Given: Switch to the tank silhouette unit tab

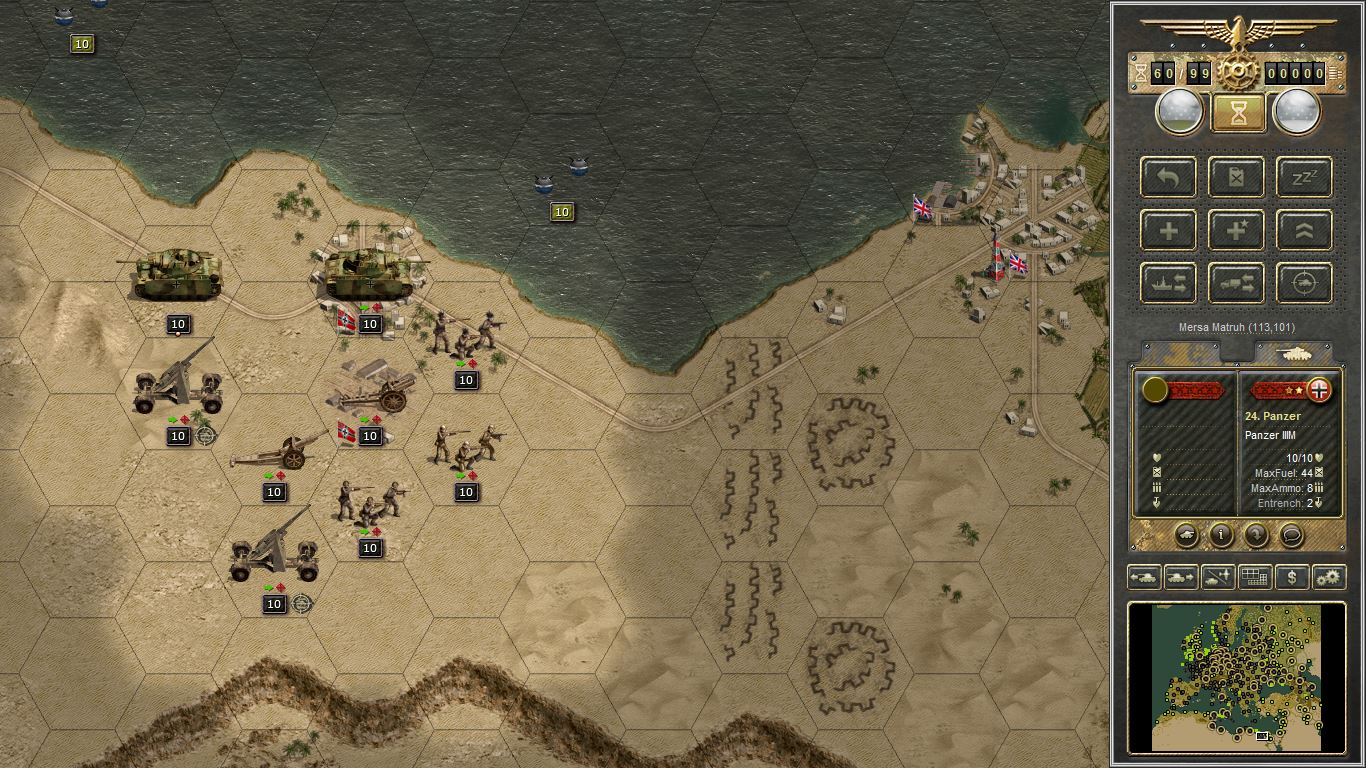Looking at the screenshot, I should tap(1293, 353).
